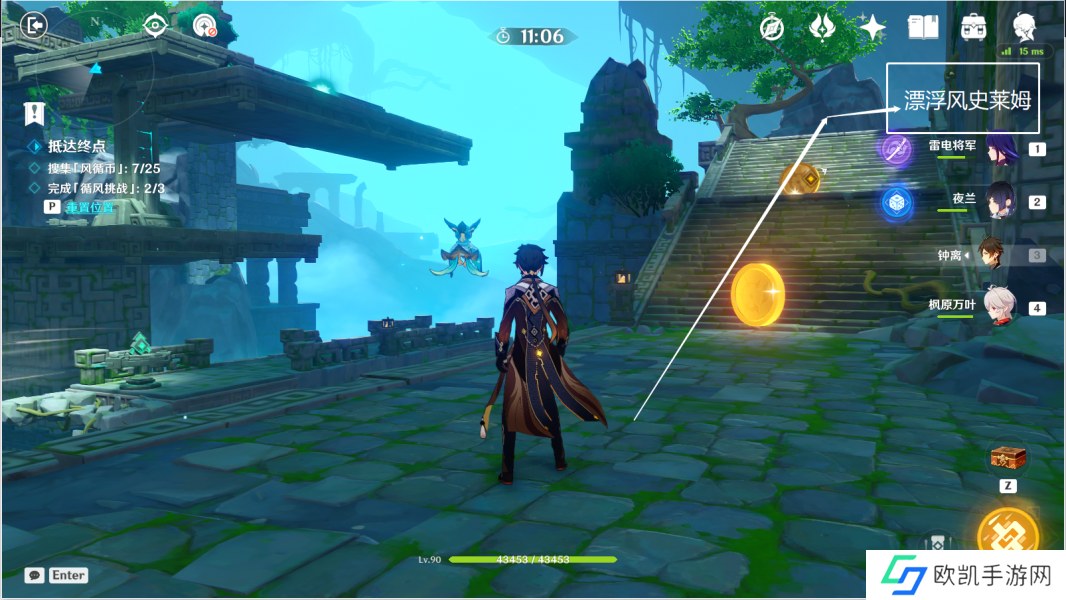Open the chat bubble button
This screenshot has height=600, width=1066.
pyautogui.click(x=35, y=575)
